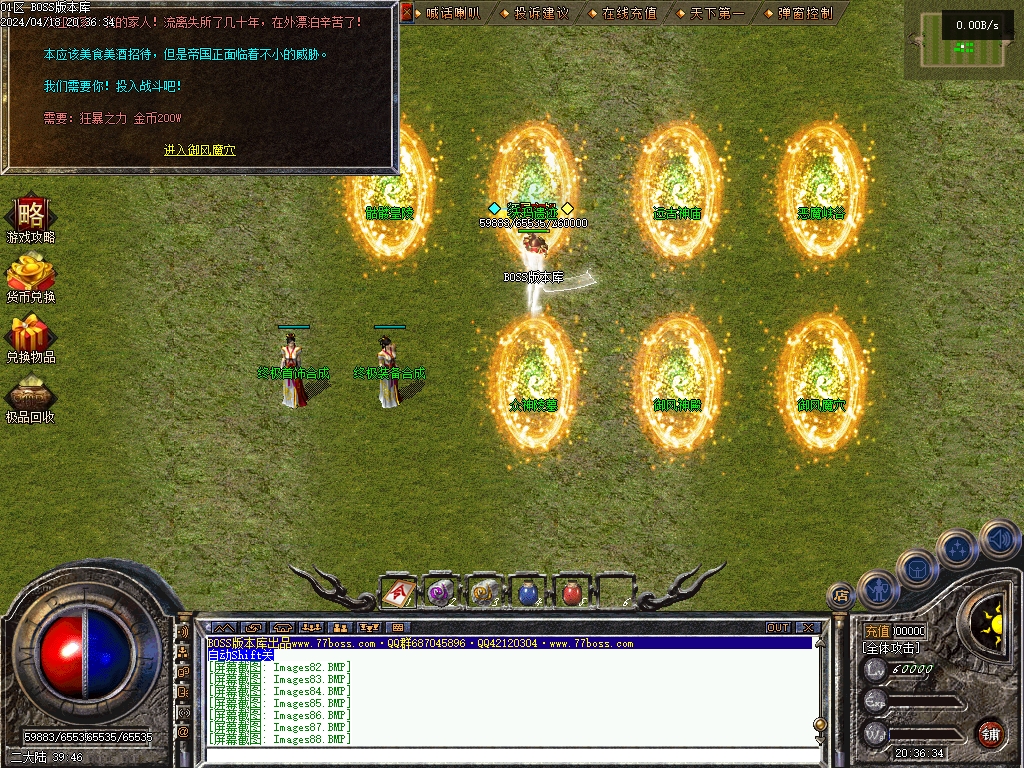
Task: Close the NPC dialogue with the red X
Action: 407,14
